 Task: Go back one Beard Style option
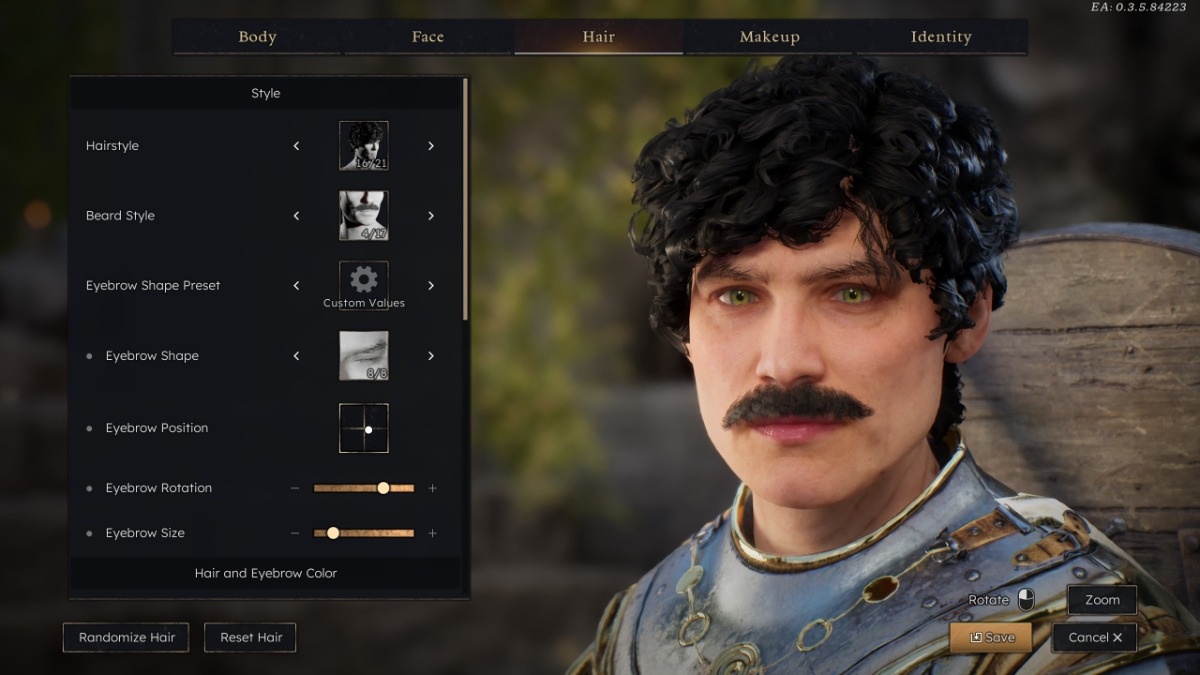pyautogui.click(x=296, y=216)
